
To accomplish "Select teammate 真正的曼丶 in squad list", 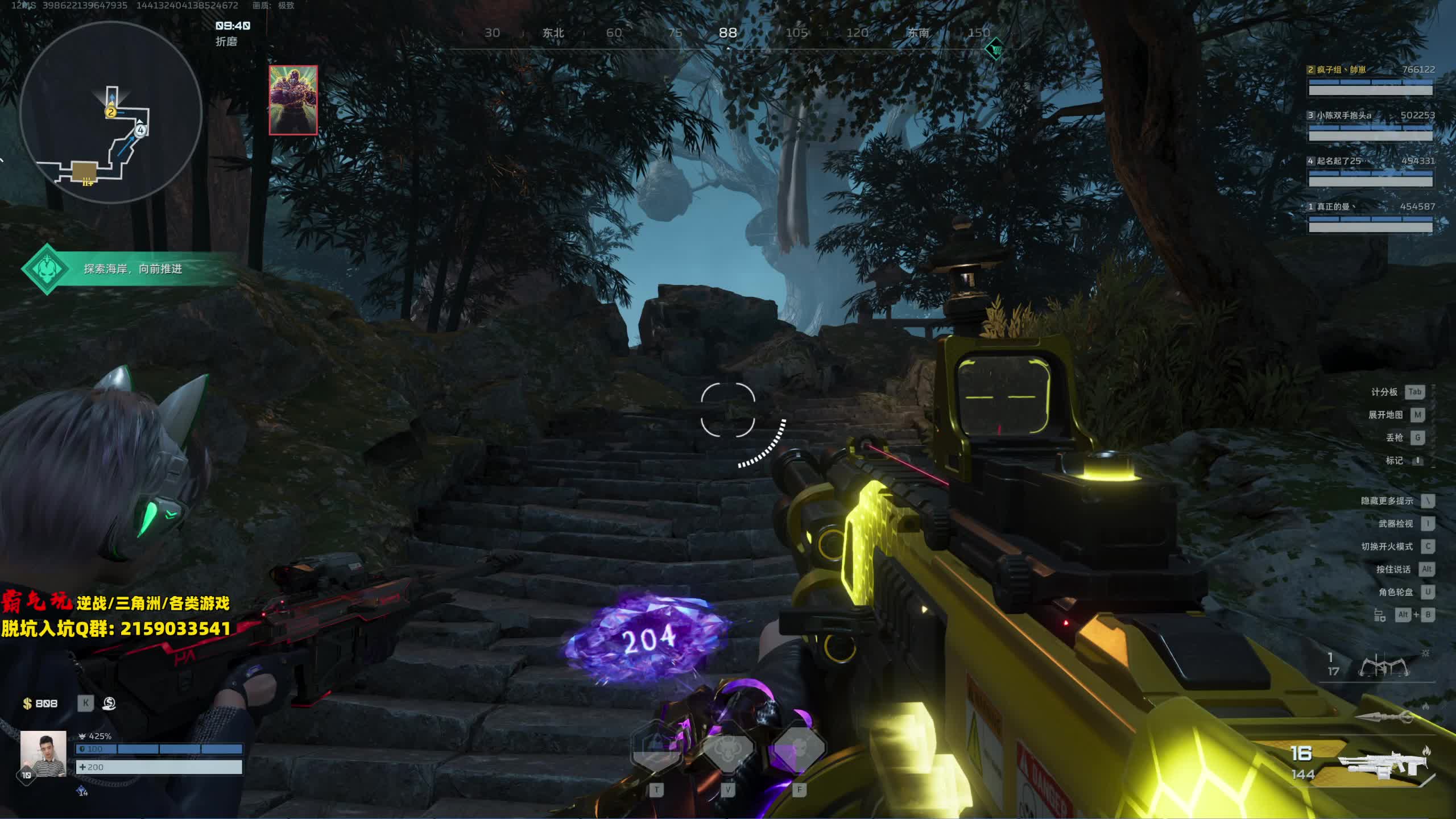I will point(1370,217).
